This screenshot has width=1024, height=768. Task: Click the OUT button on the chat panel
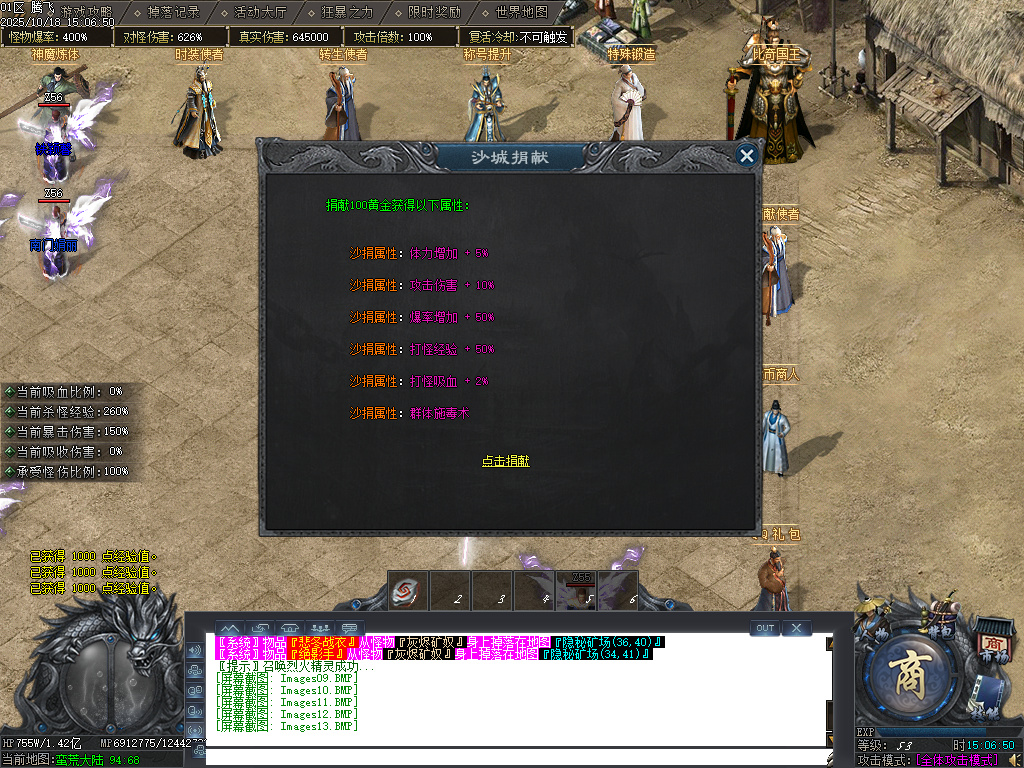(x=765, y=628)
